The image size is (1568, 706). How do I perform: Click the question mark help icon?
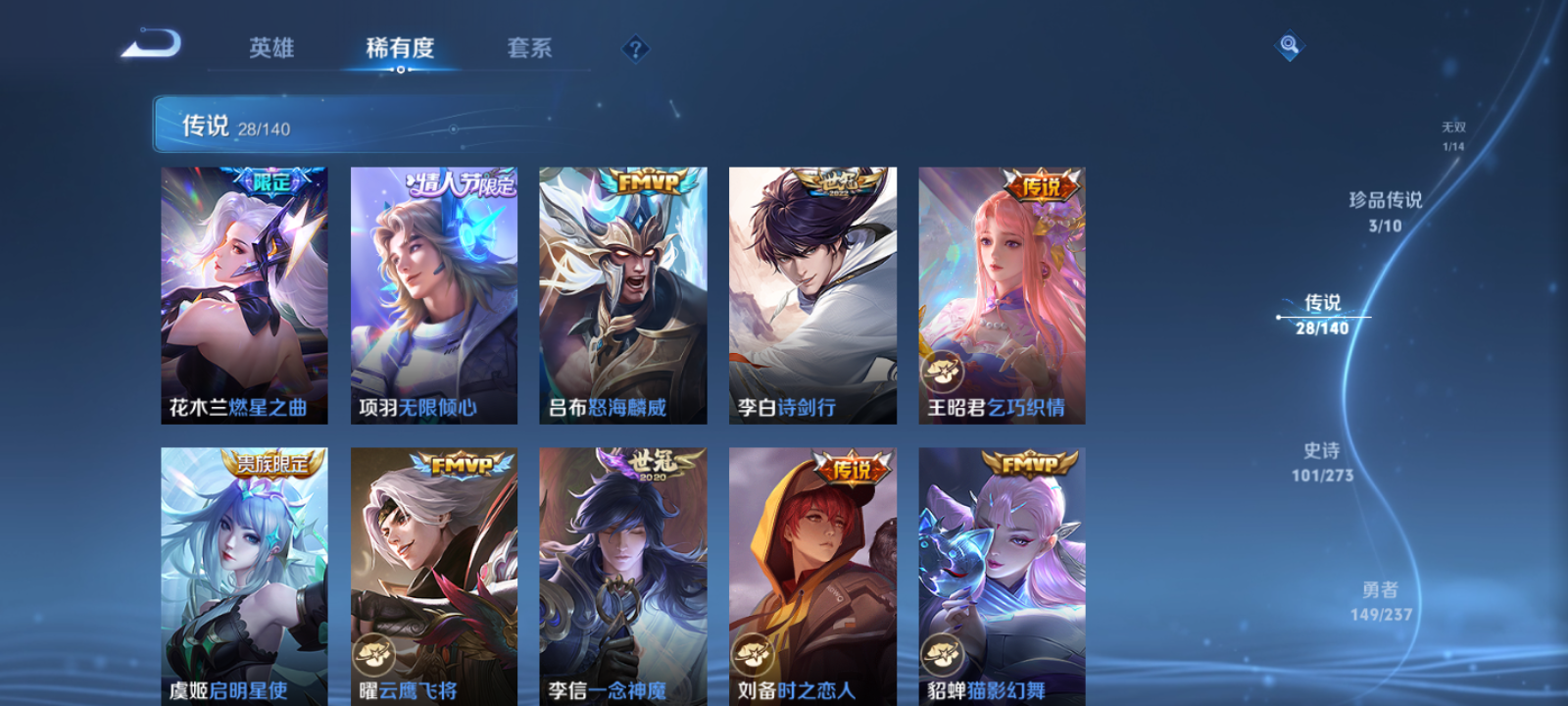[637, 50]
